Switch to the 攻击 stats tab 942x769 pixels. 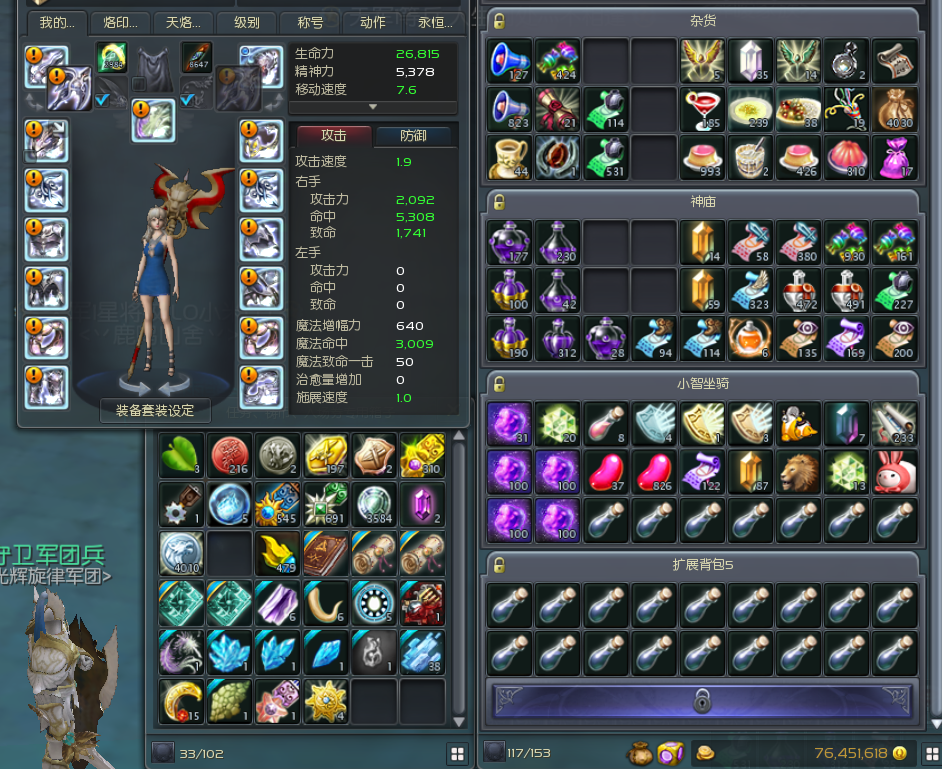tap(333, 136)
